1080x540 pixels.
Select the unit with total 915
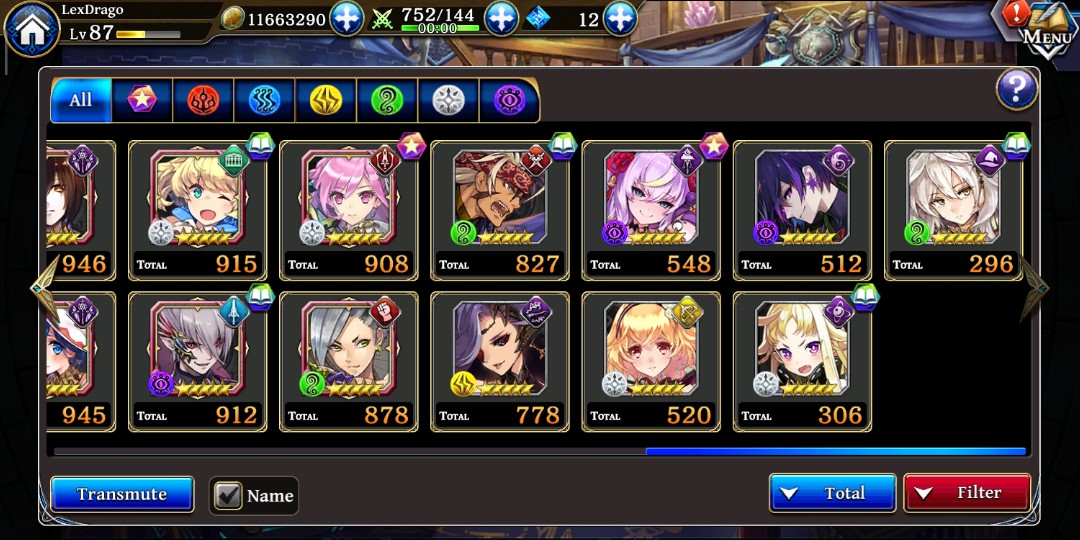coord(198,210)
